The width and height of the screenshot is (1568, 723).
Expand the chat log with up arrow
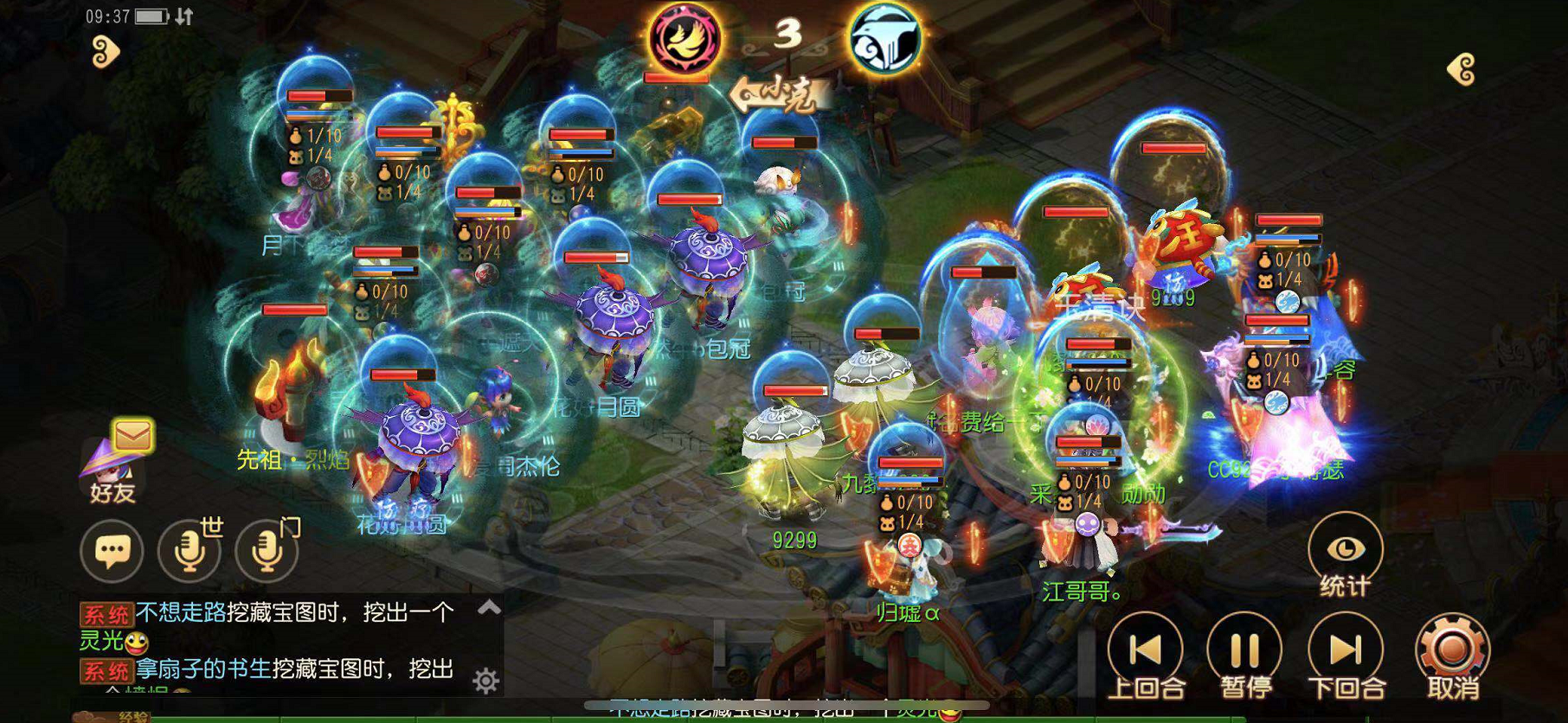pos(489,608)
